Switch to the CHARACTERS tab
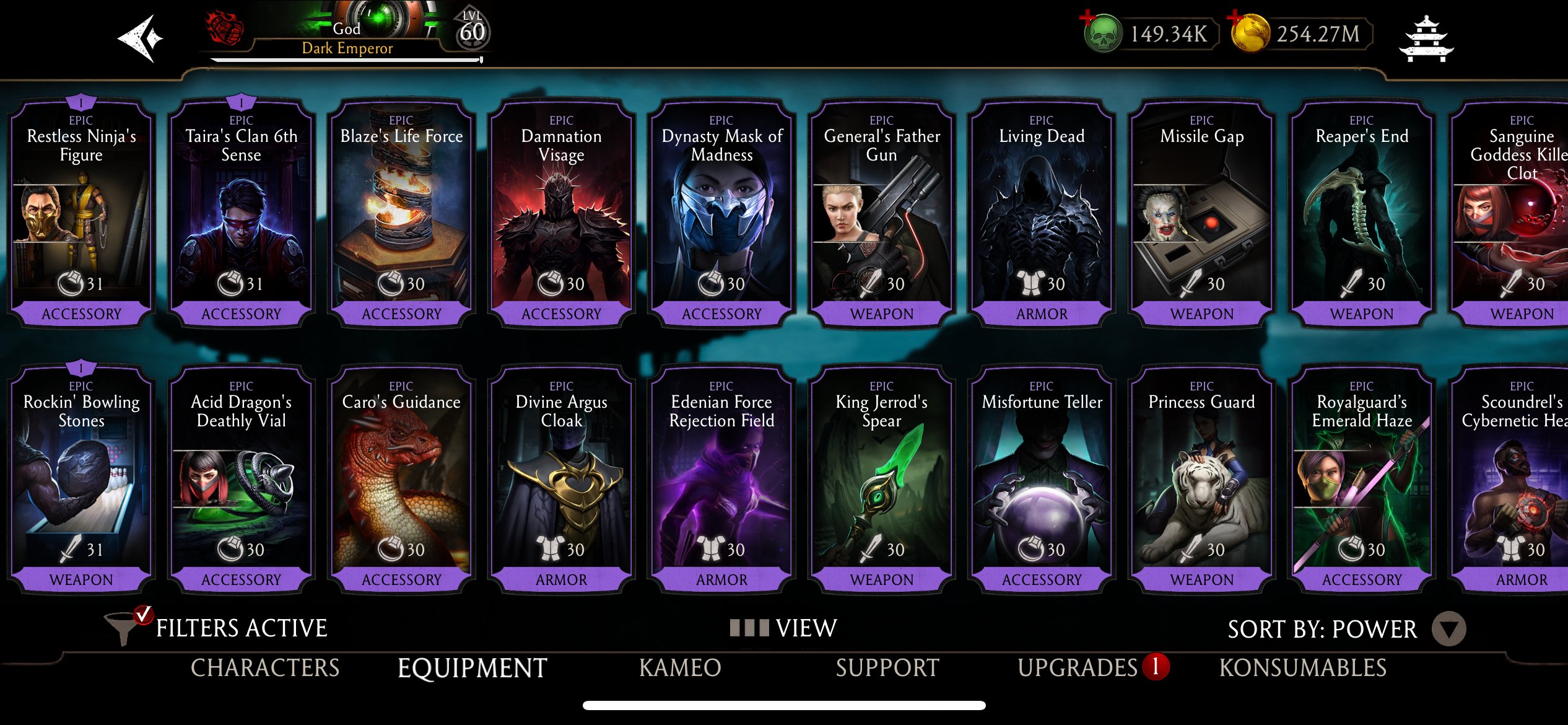 (x=264, y=669)
